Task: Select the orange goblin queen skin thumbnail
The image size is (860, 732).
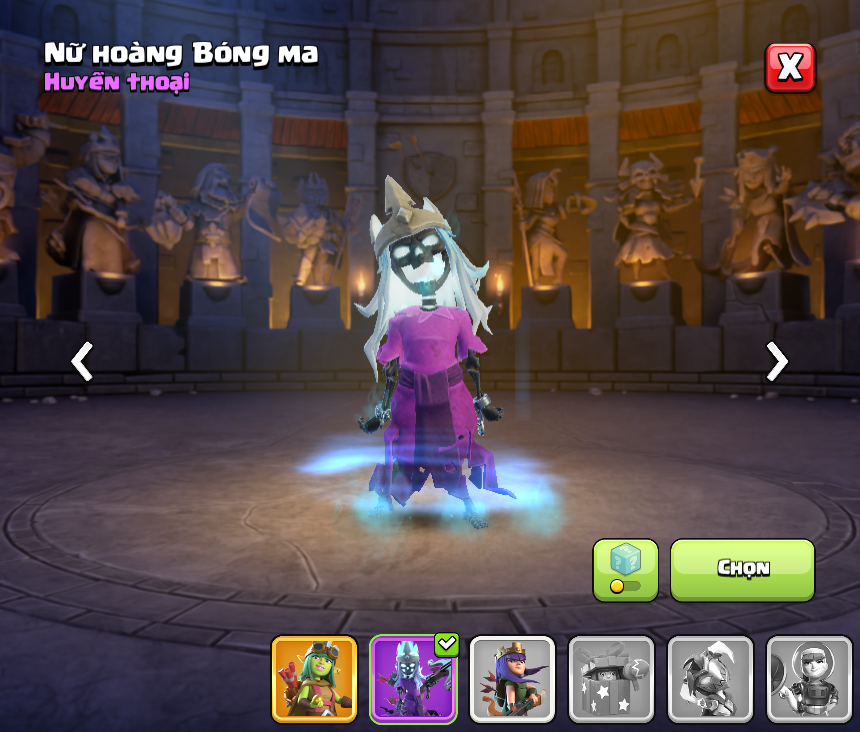Action: (x=314, y=679)
